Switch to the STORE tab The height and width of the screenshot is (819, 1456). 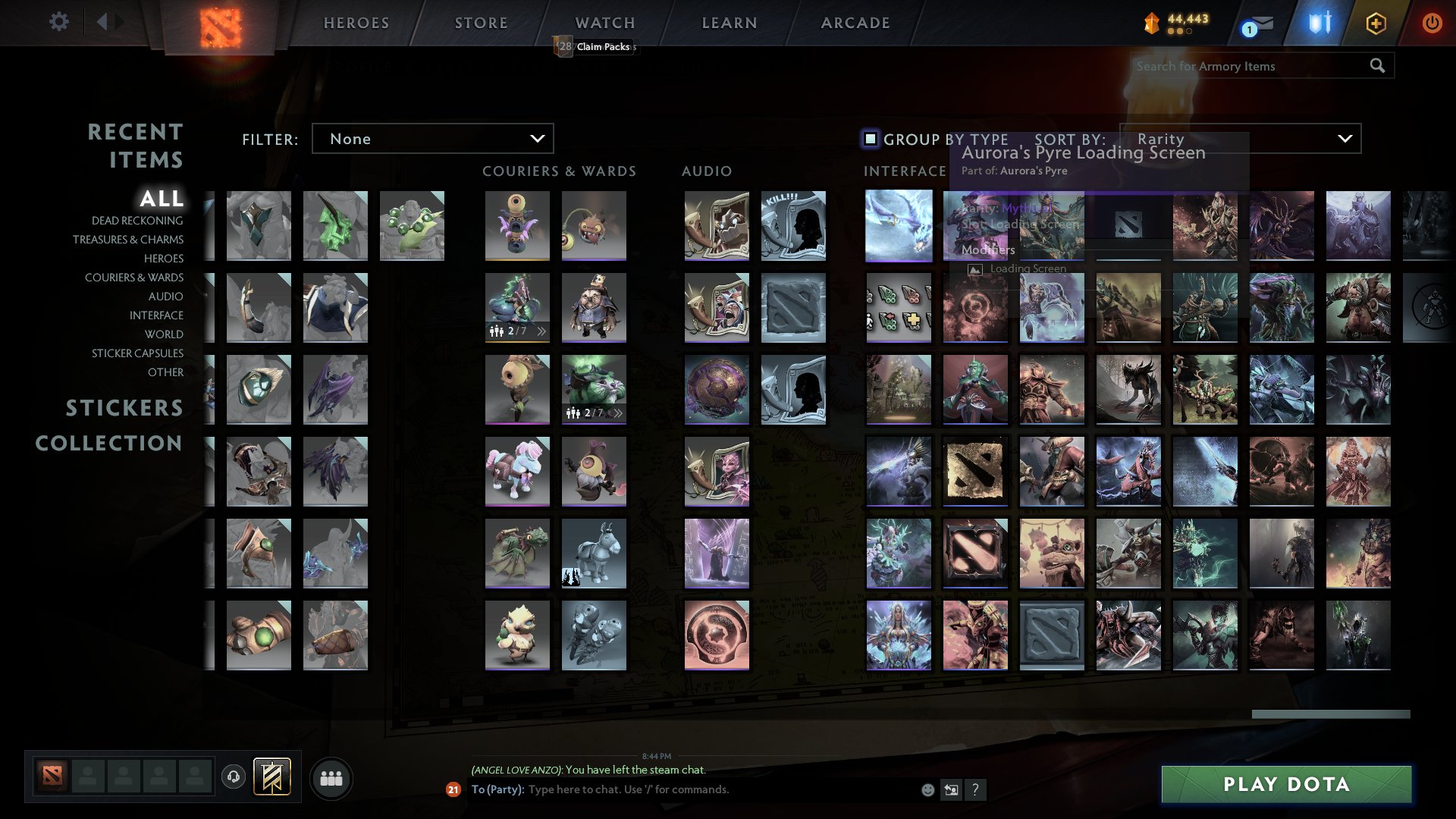(481, 23)
